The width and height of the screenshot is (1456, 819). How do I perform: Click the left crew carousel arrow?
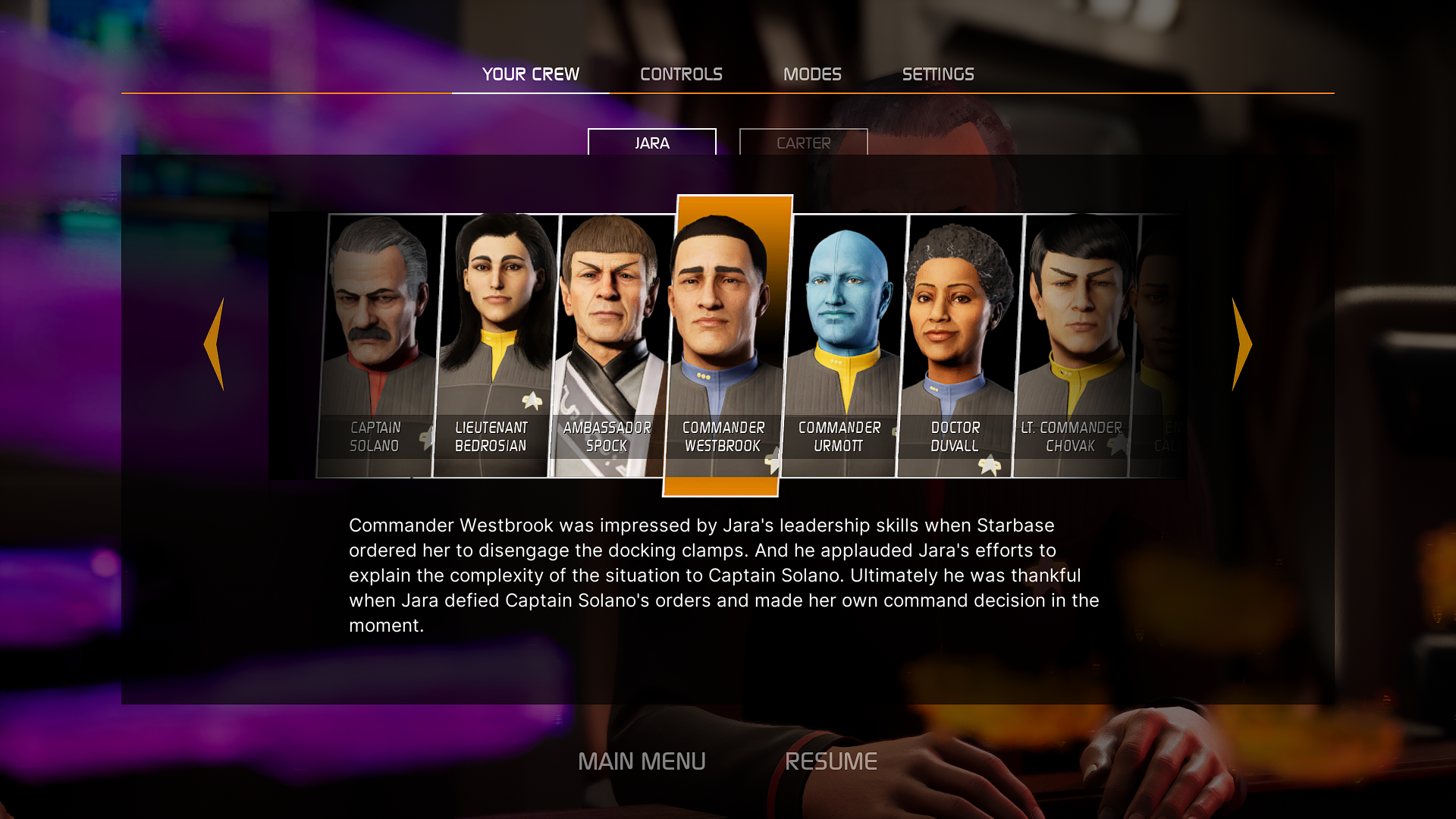click(215, 344)
